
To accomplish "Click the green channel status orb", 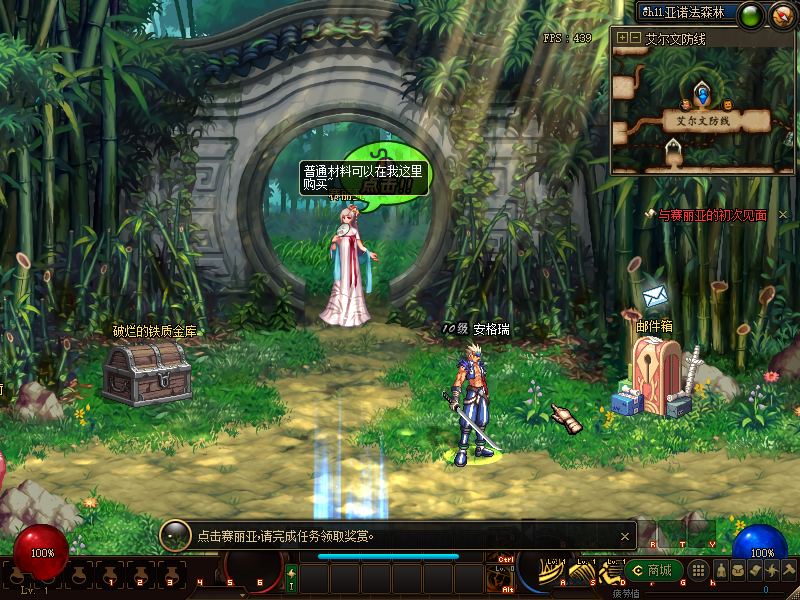I will point(752,14).
